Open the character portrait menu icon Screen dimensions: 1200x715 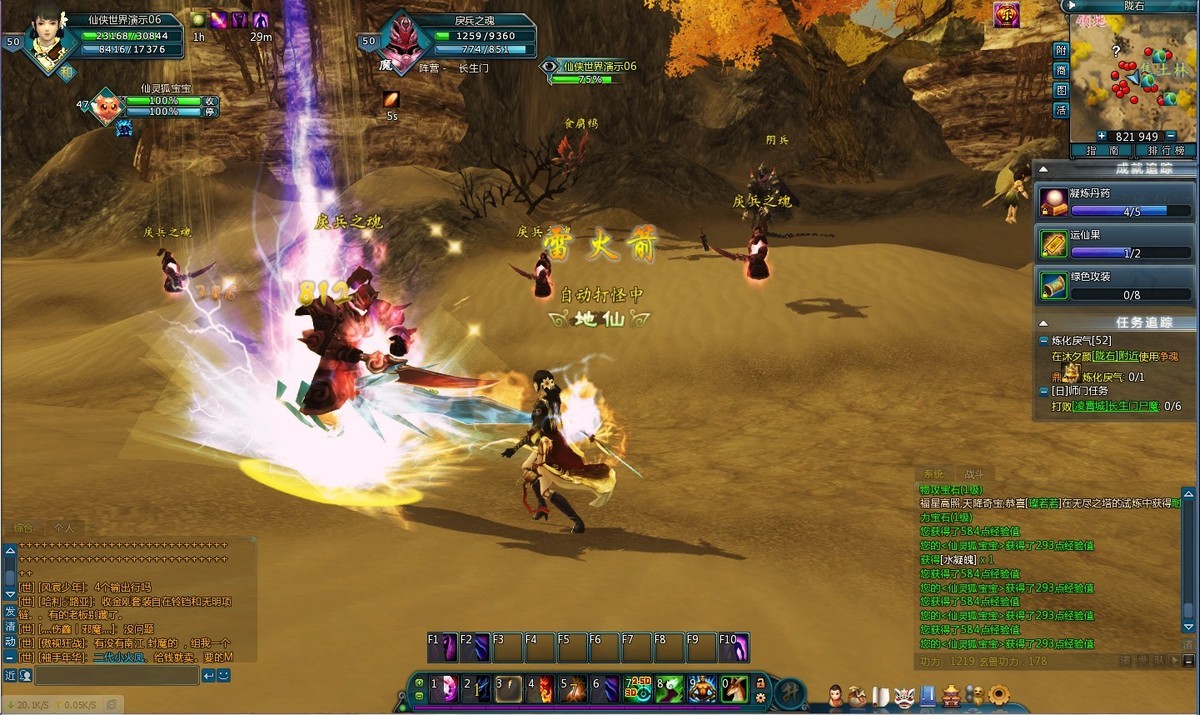pos(836,693)
